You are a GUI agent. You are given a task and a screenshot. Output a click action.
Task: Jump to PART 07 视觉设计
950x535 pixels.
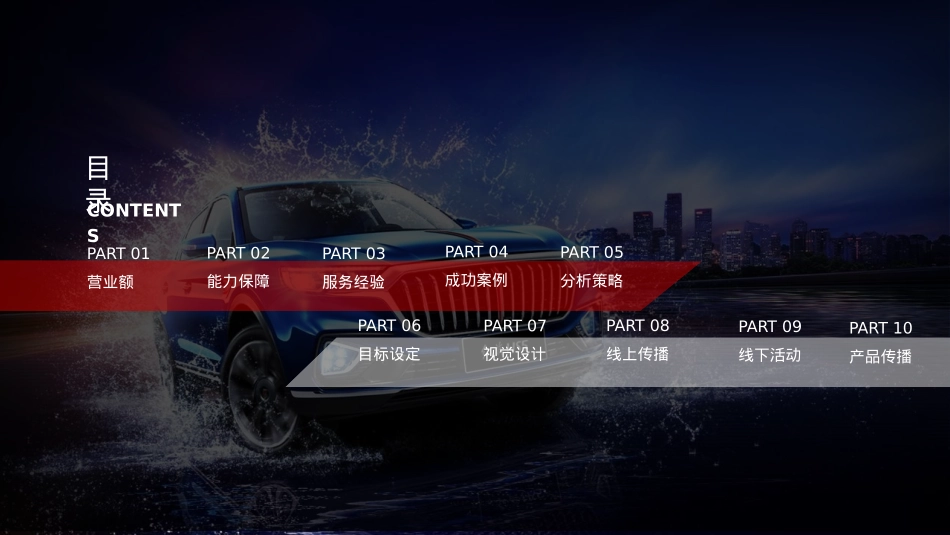514,354
